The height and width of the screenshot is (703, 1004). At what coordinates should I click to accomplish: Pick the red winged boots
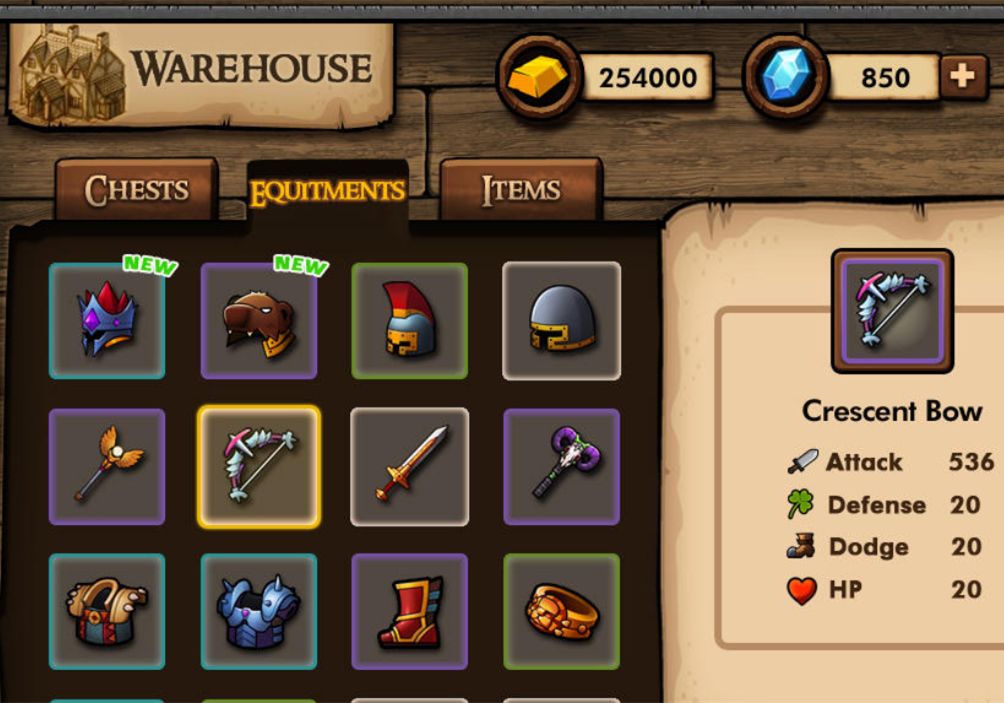(x=410, y=611)
